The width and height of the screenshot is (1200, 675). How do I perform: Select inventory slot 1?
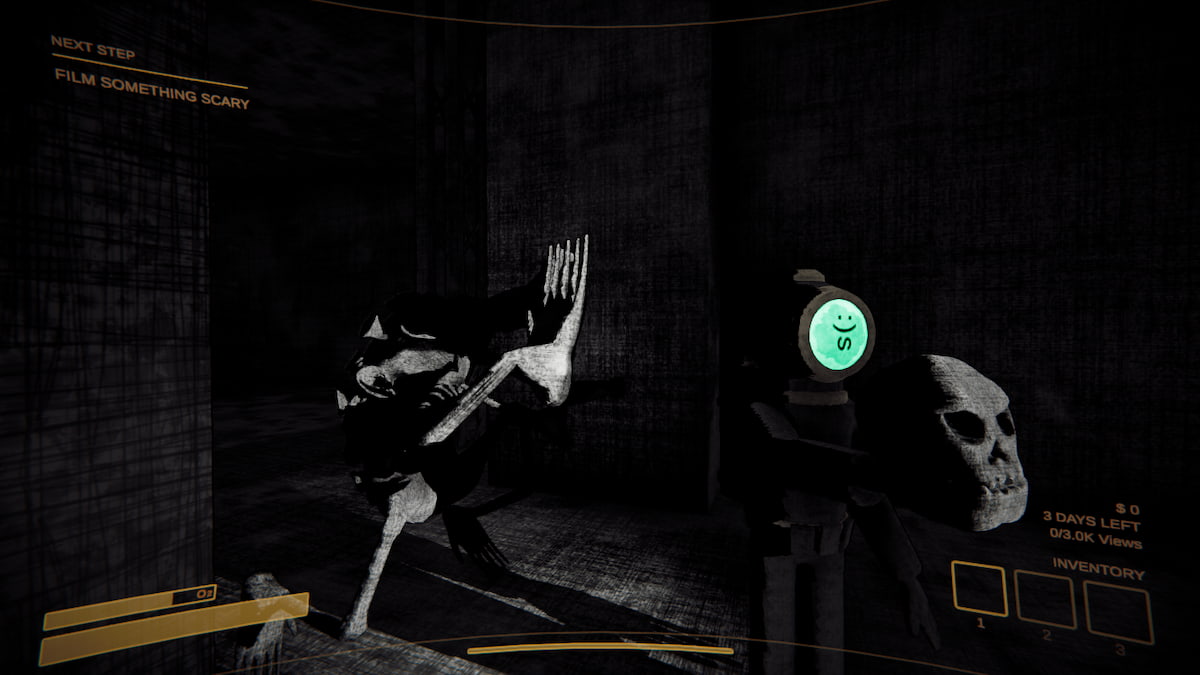[x=980, y=588]
